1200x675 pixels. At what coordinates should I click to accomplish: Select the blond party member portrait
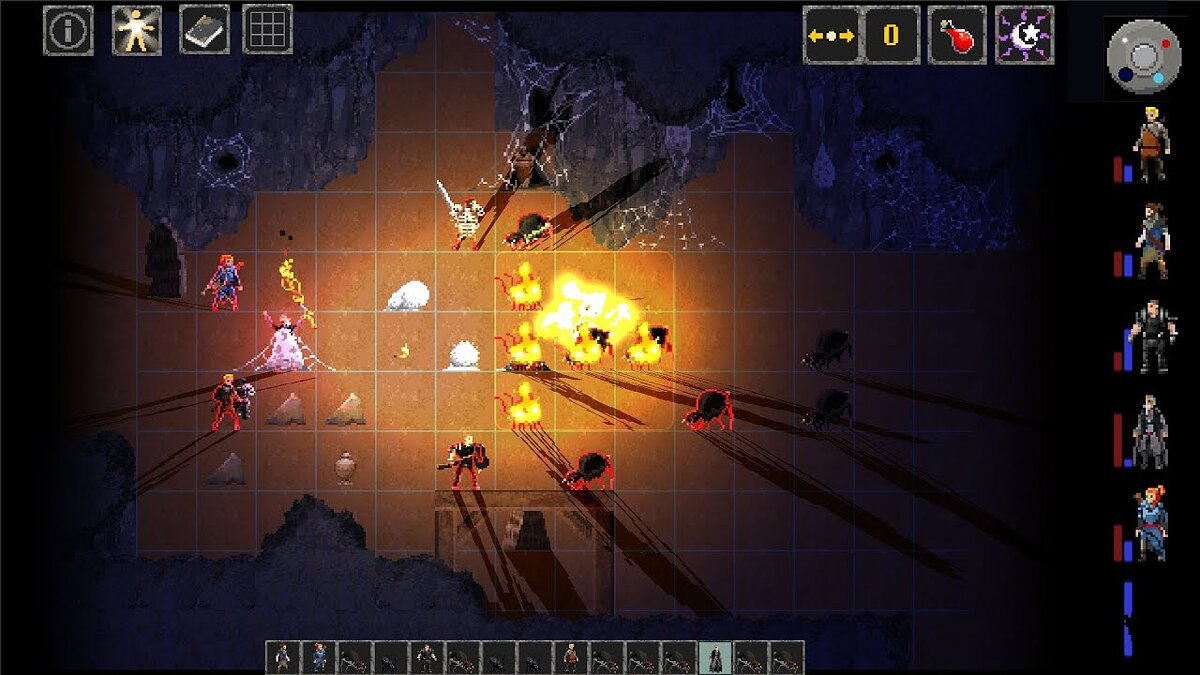click(x=1151, y=144)
